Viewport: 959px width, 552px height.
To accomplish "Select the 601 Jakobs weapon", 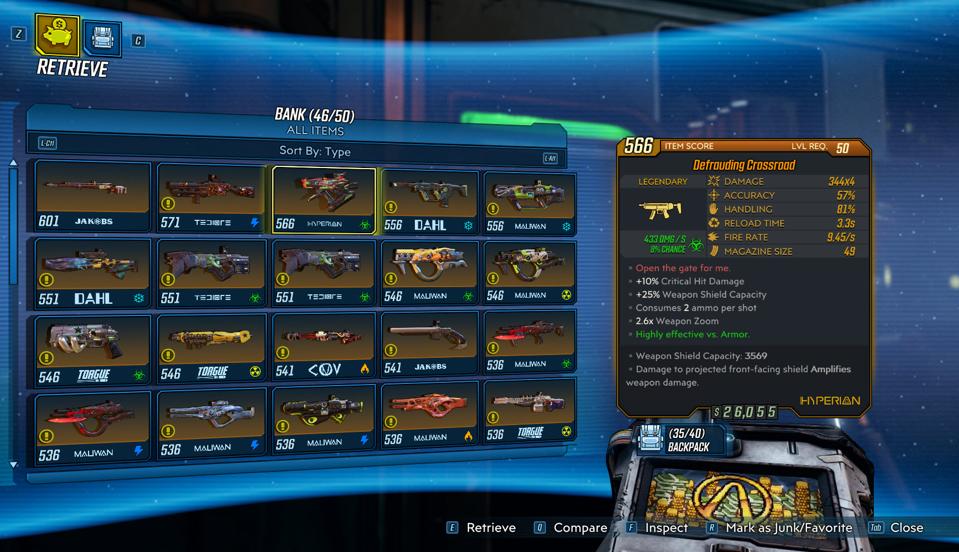I will [x=93, y=198].
